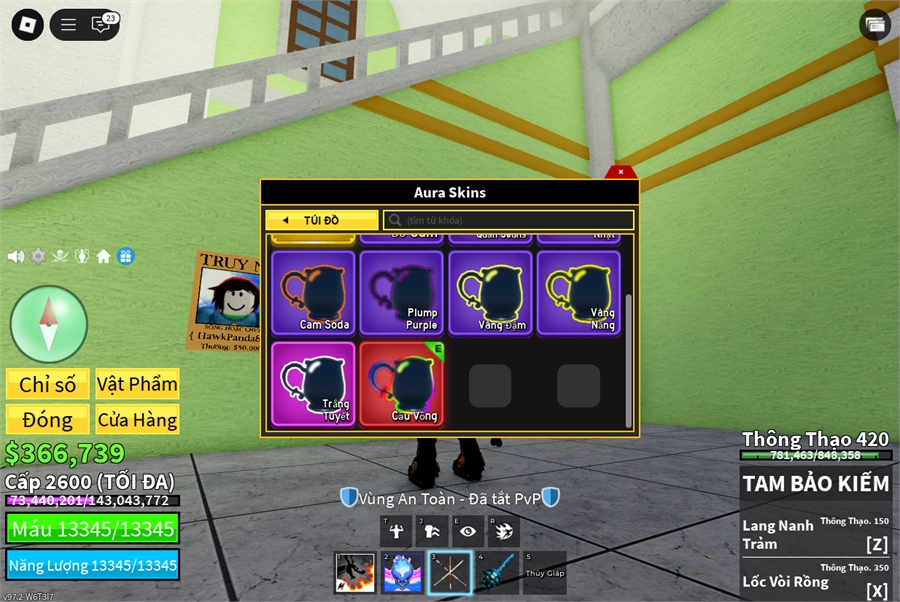
Task: Go back to Túi Đồ inventory
Action: point(322,220)
